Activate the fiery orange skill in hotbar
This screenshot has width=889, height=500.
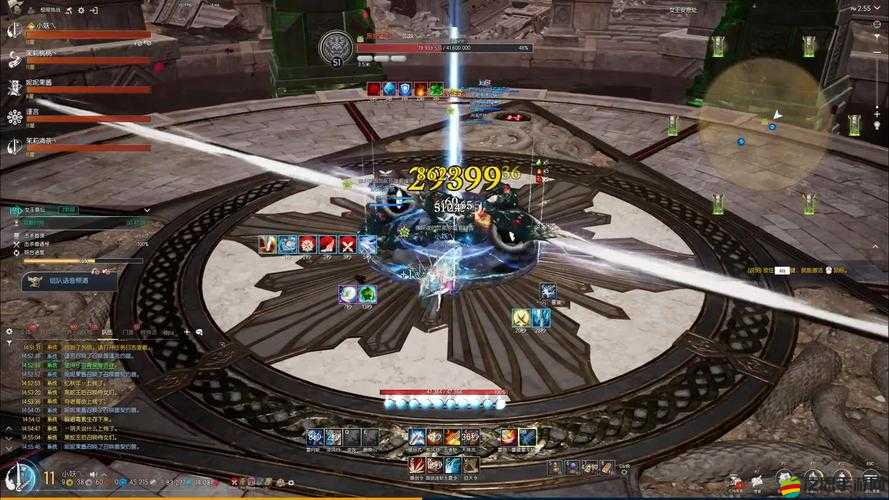452,437
